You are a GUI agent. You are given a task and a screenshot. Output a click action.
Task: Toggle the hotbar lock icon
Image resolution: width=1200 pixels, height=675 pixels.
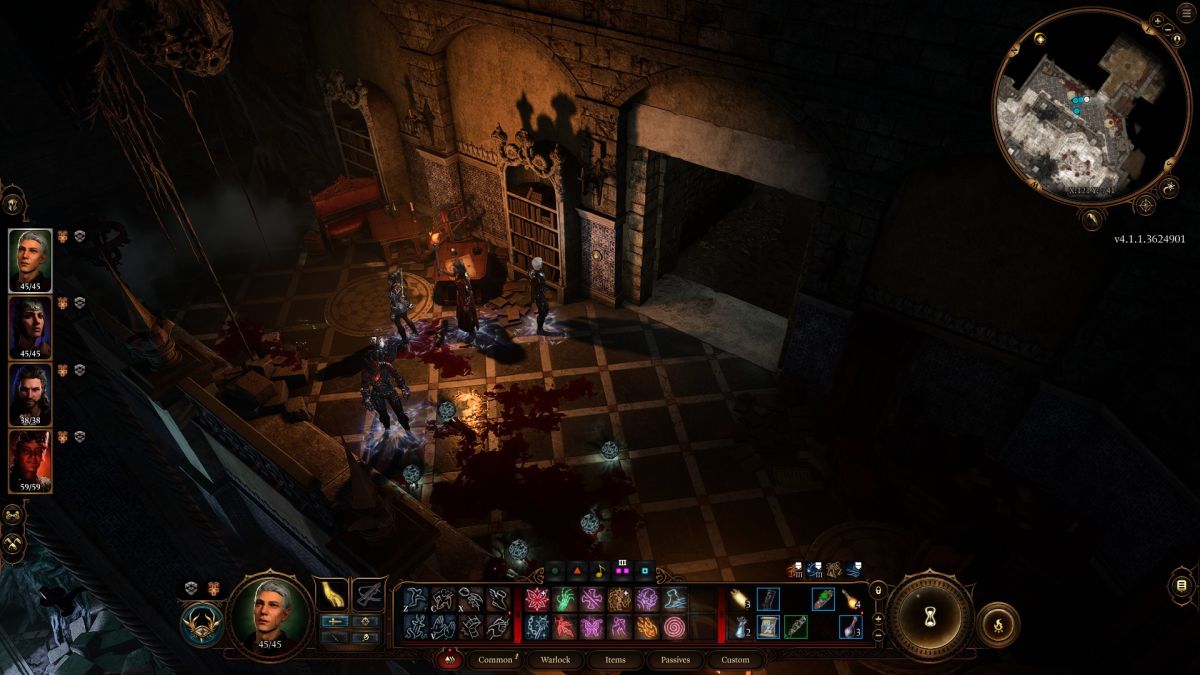[878, 590]
